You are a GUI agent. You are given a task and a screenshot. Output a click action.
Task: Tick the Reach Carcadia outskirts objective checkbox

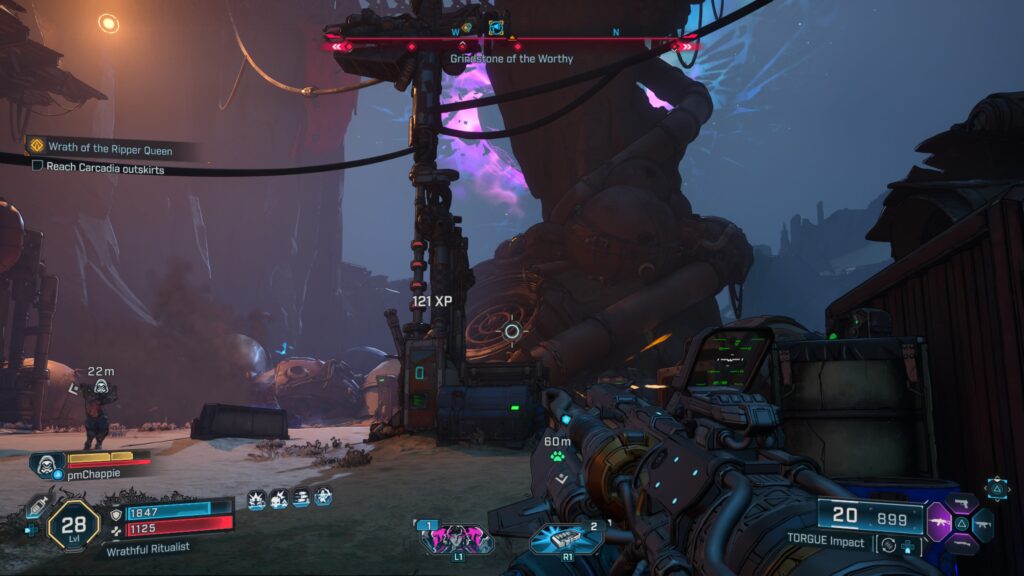(38, 166)
